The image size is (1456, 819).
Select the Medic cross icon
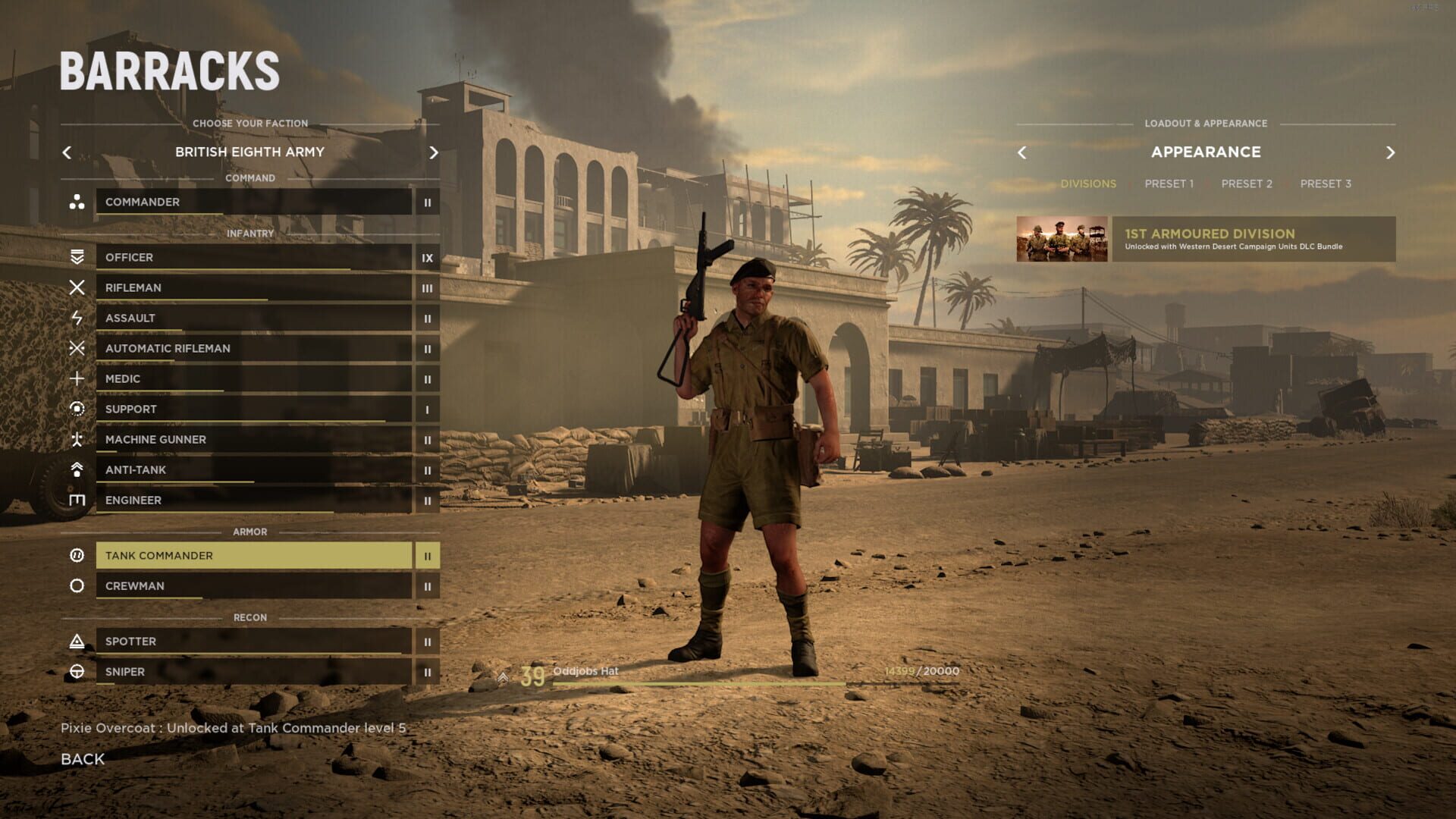[76, 378]
